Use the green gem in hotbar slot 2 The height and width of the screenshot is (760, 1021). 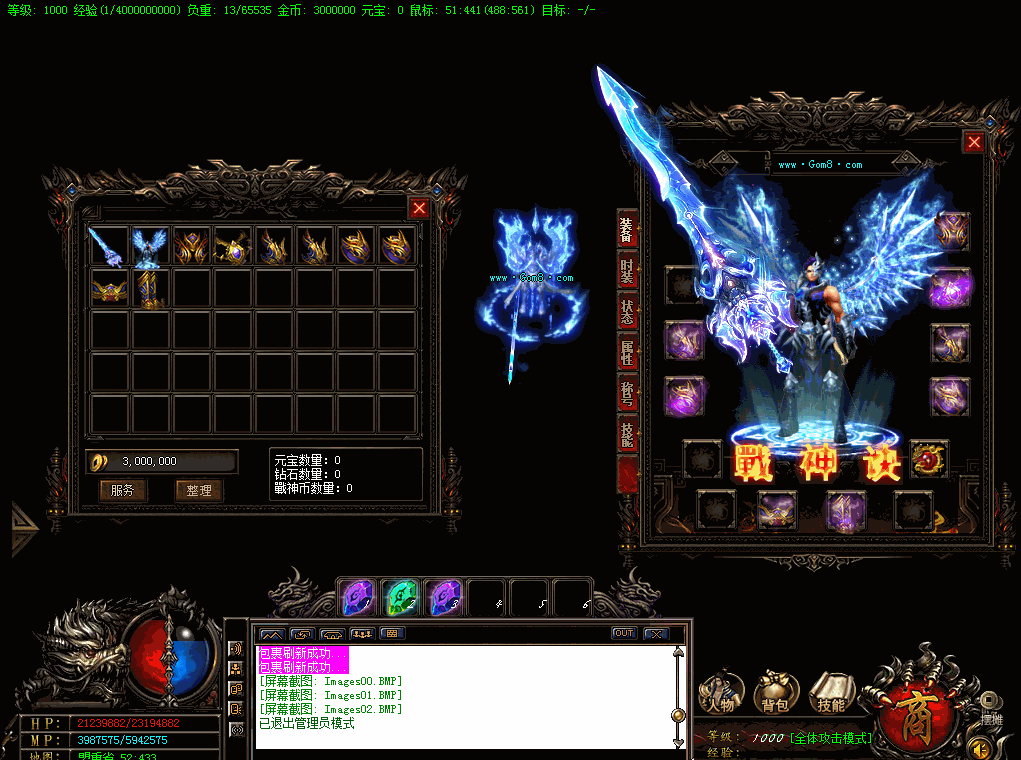(400, 598)
